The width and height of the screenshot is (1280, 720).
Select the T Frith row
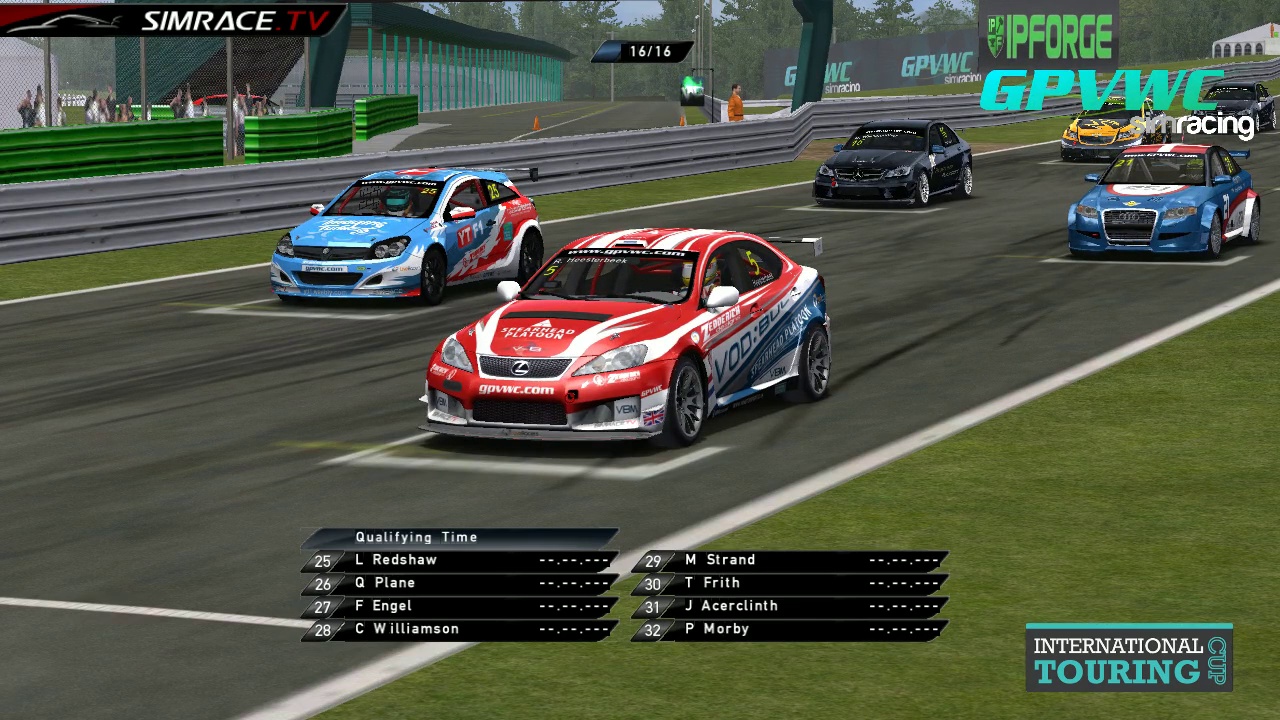pyautogui.click(x=790, y=584)
